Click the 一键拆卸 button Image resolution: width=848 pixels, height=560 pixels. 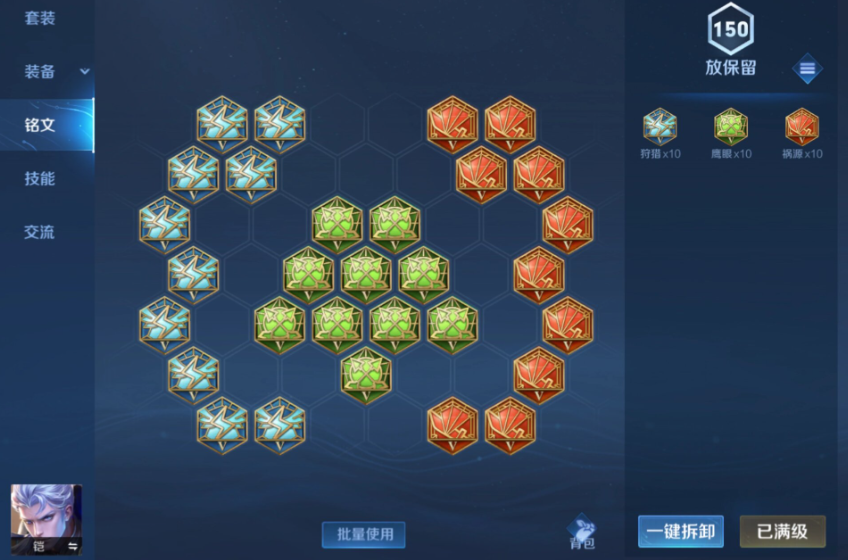pyautogui.click(x=680, y=532)
